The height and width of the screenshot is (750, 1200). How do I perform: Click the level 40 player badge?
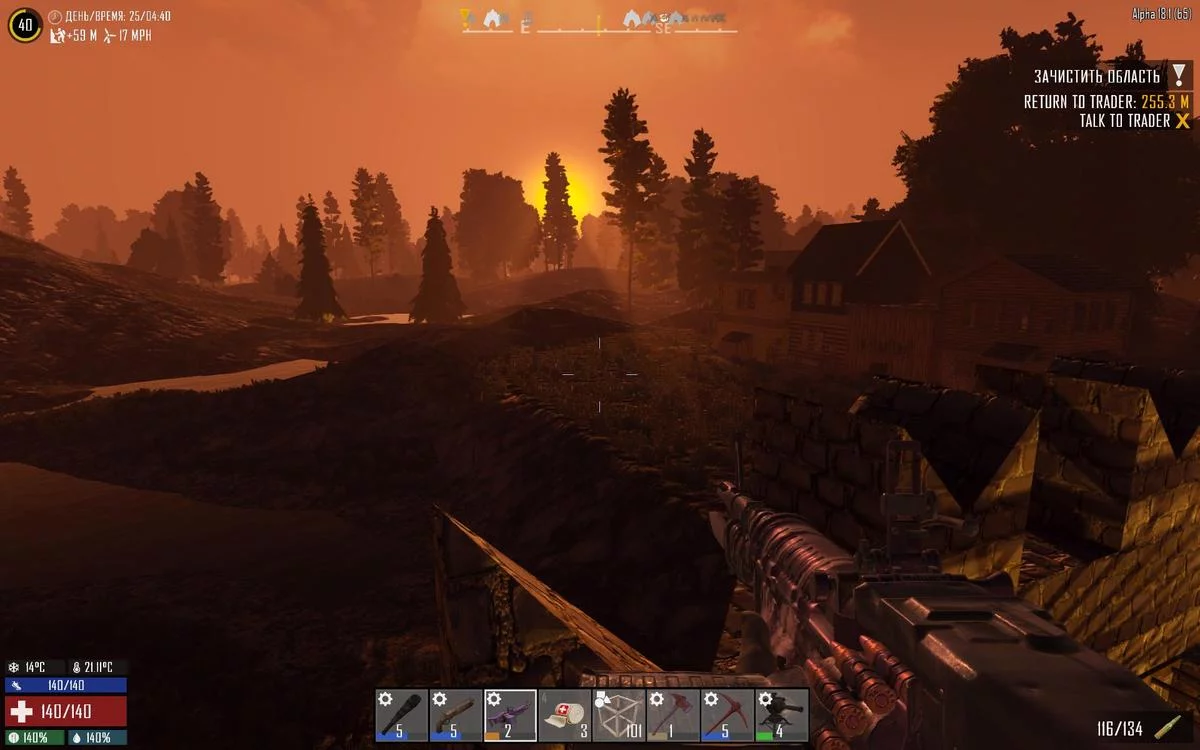[25, 25]
